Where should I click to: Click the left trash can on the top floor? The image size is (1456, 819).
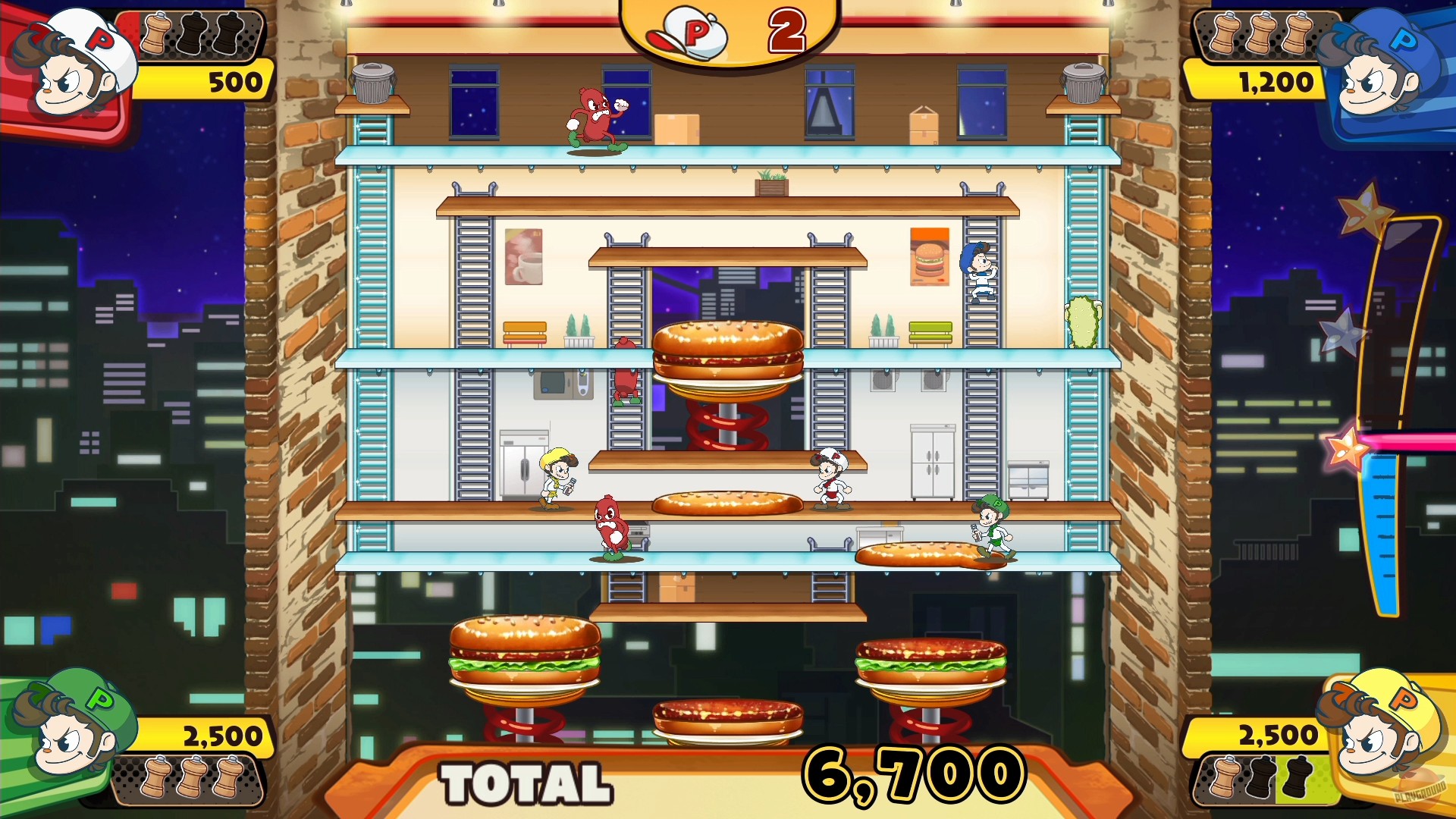pos(373,83)
